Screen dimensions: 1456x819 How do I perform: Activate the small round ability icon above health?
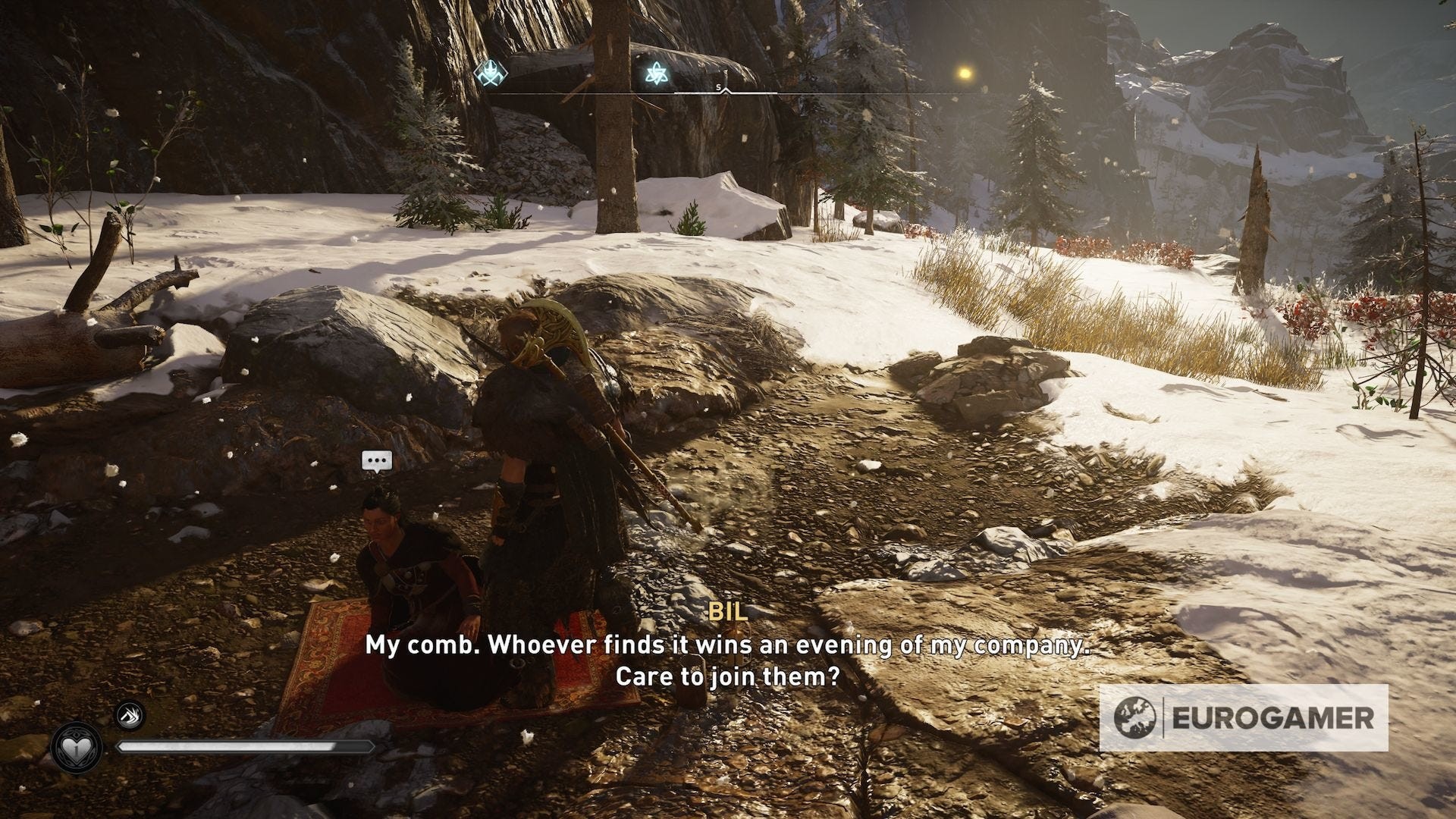click(130, 716)
